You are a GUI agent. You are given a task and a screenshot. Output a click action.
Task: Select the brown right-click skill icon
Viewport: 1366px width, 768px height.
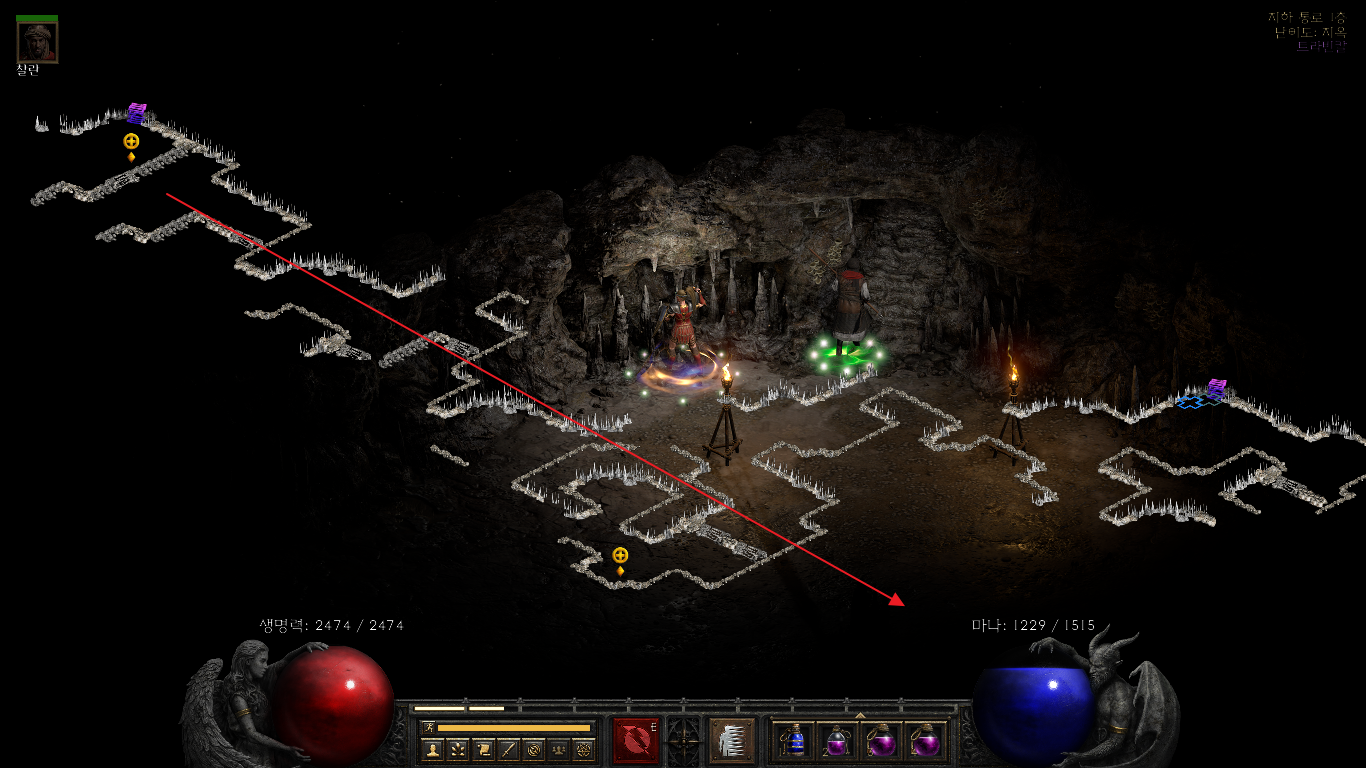click(732, 741)
